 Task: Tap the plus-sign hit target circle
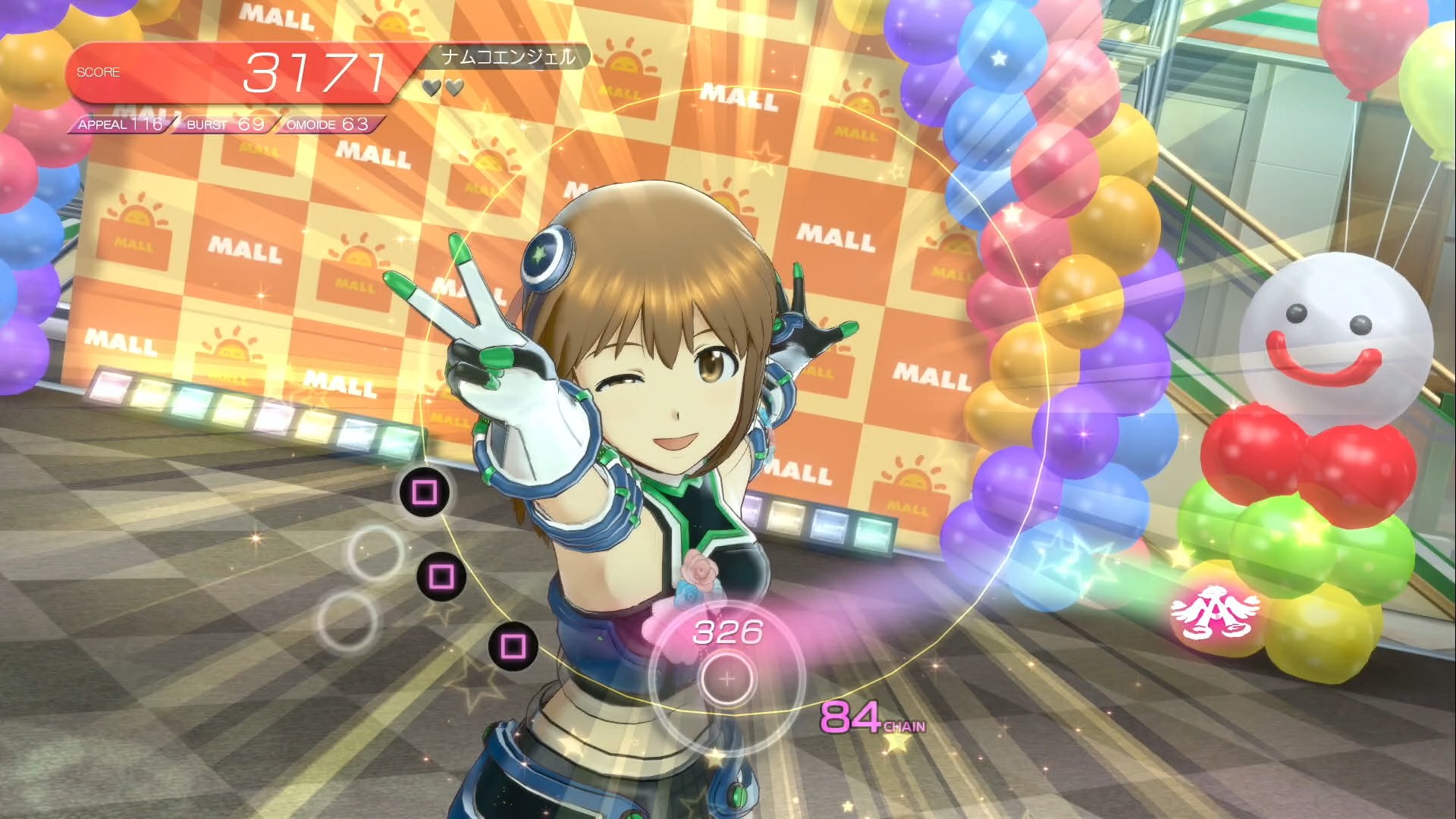[x=726, y=679]
